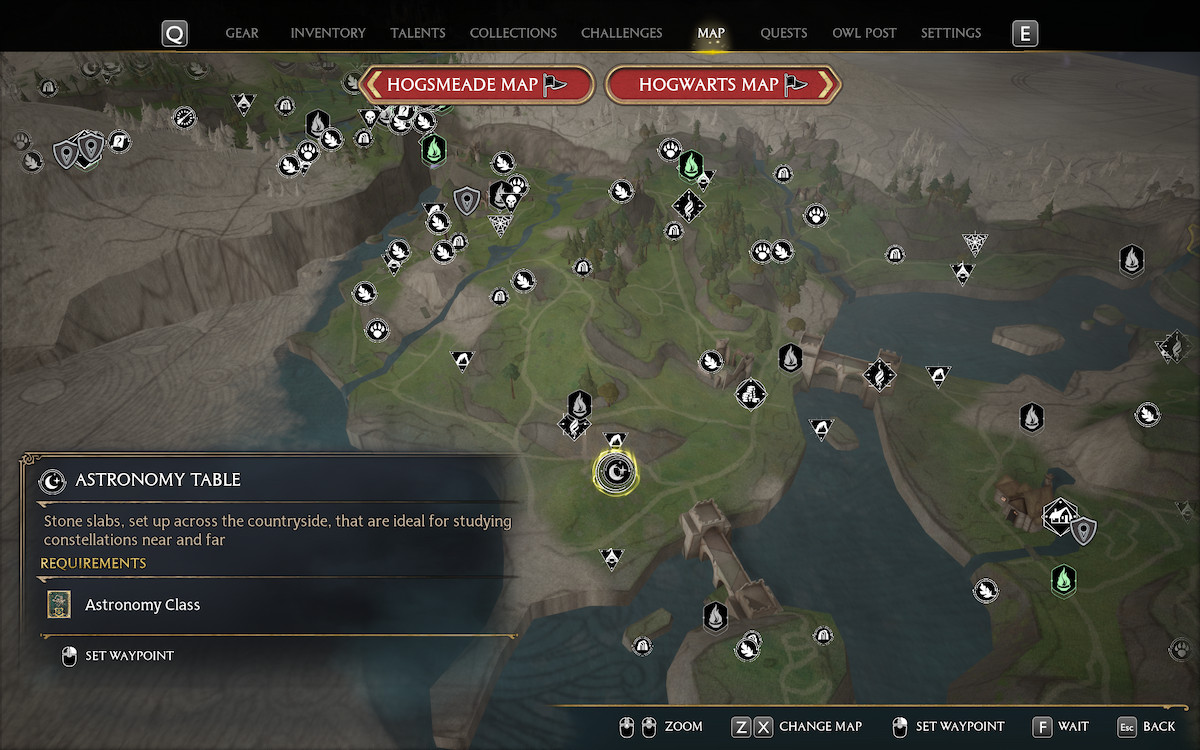
Task: Show the Collections tab
Action: 514,33
